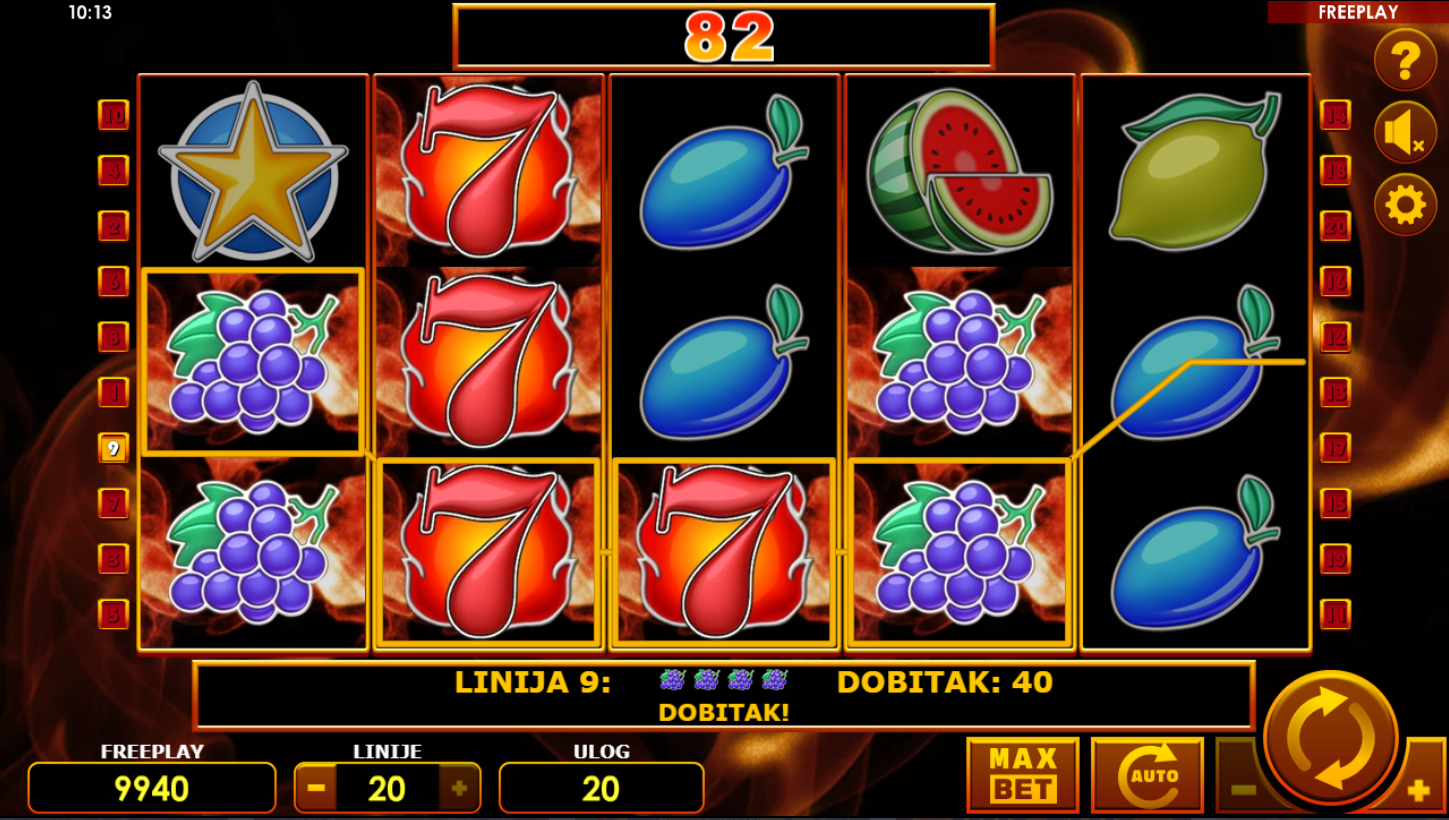Image resolution: width=1449 pixels, height=820 pixels.
Task: Activate the MAX BET button
Action: (1022, 775)
